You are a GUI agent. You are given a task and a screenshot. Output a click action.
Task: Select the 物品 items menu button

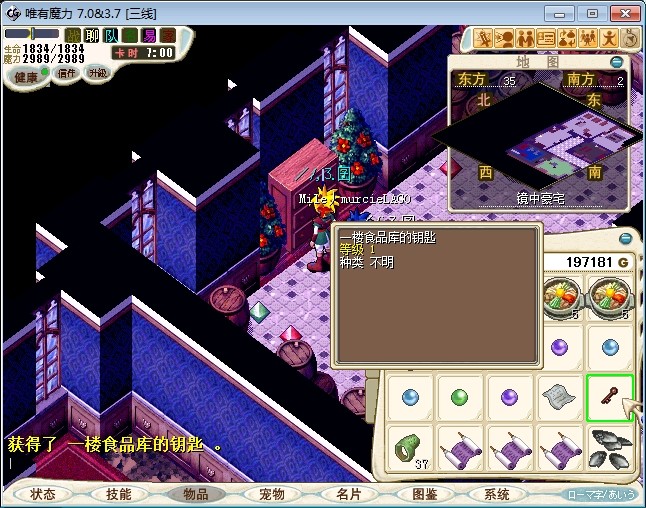[196, 494]
